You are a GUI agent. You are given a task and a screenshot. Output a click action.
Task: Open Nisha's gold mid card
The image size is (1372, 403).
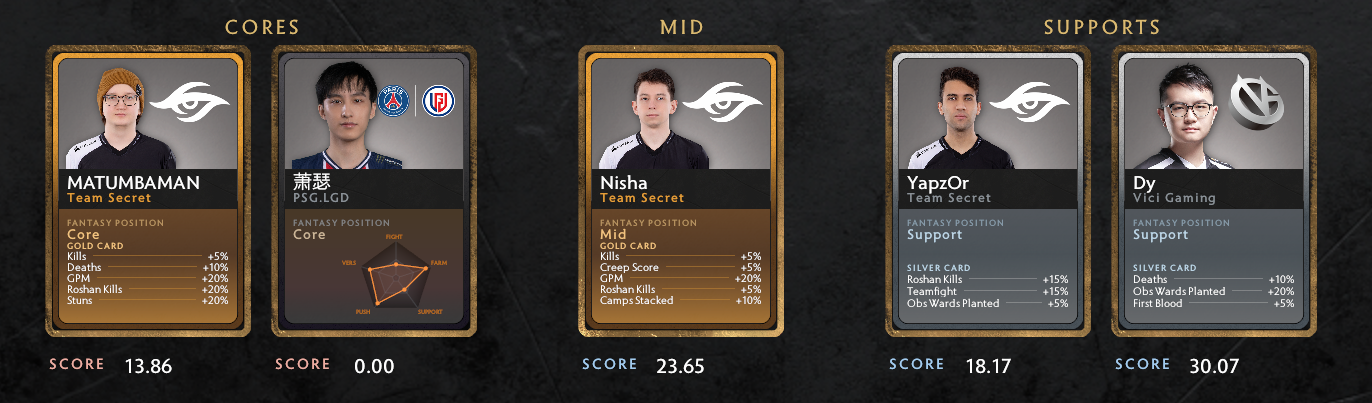pyautogui.click(x=681, y=190)
